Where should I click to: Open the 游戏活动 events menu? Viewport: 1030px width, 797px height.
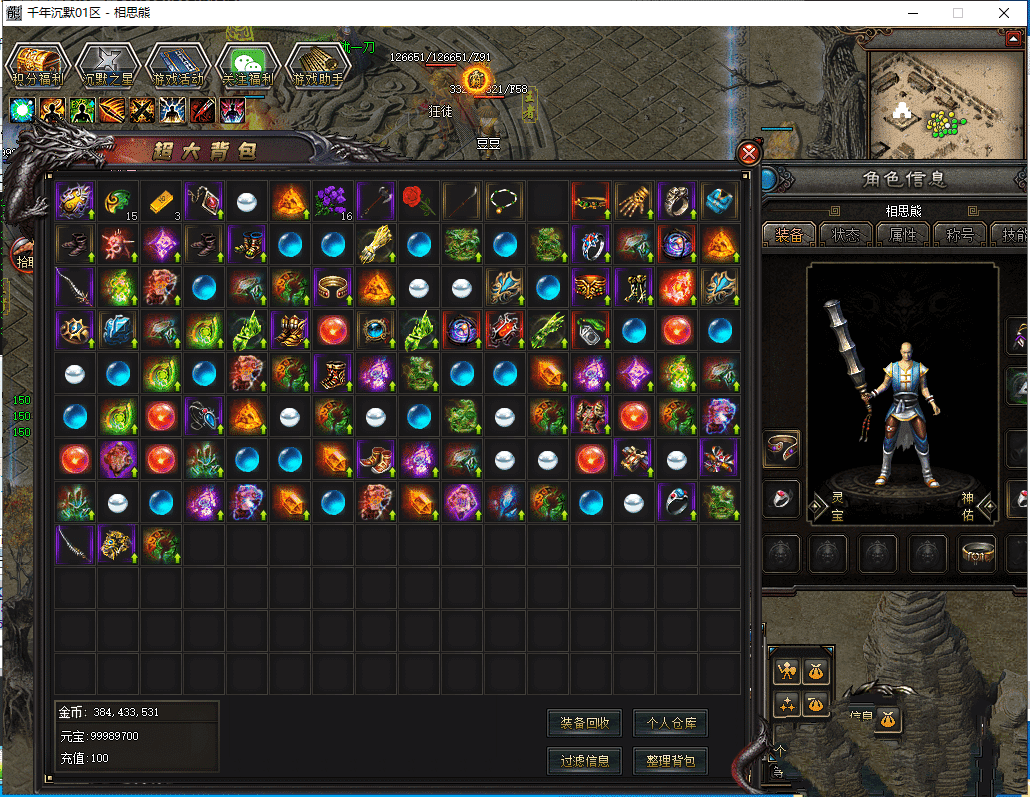click(177, 66)
